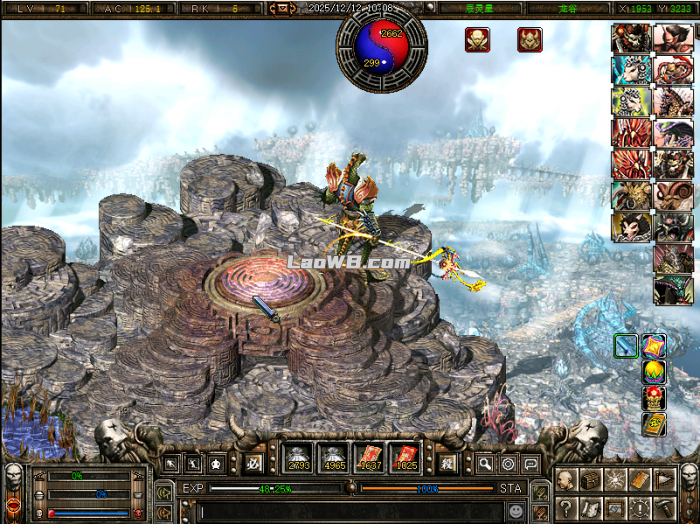Viewport: 700px width, 524px height.
Task: Activate the pink diamond skill icon
Action: (x=654, y=346)
